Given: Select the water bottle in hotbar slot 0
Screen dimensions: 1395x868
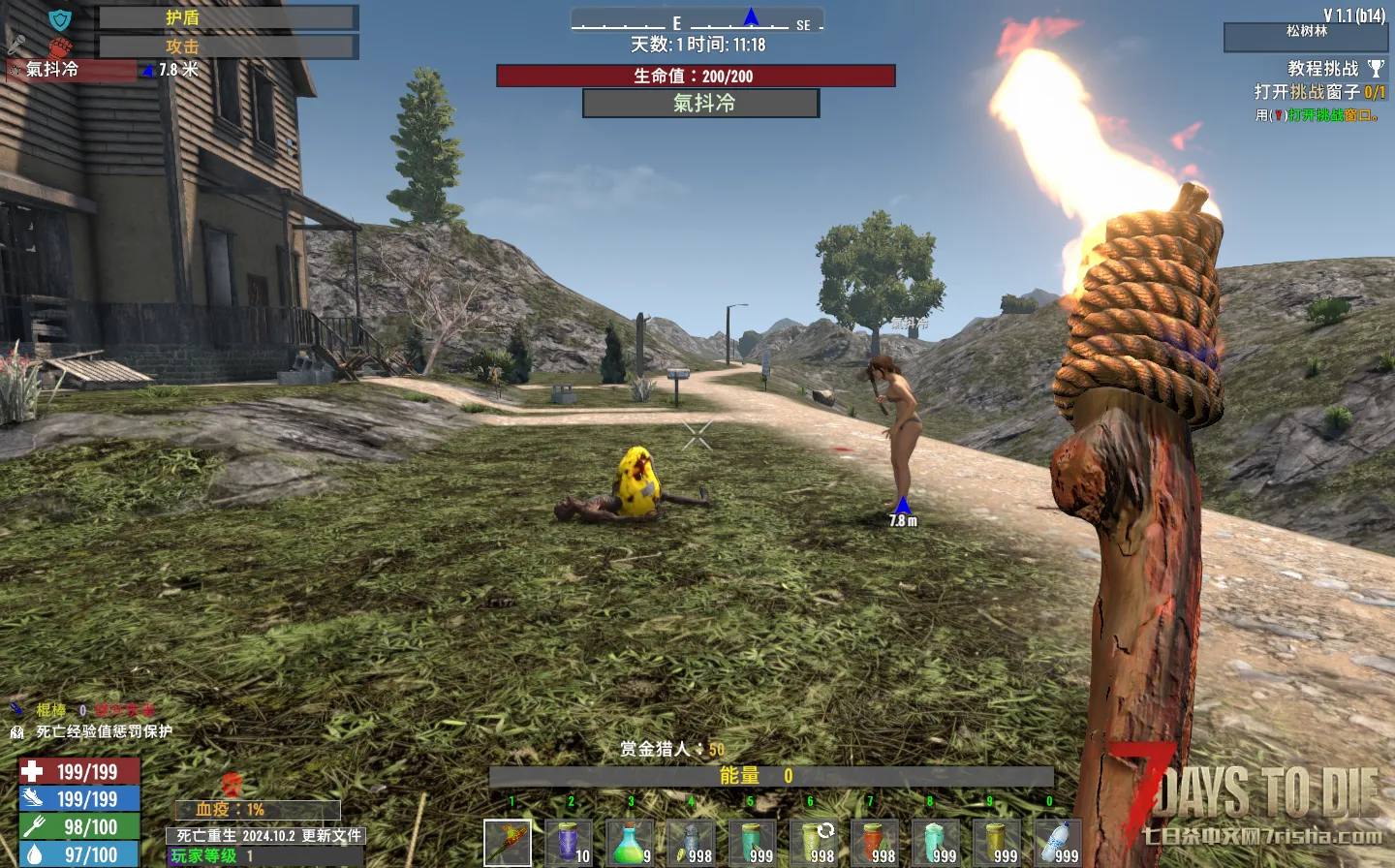Looking at the screenshot, I should 1057,843.
